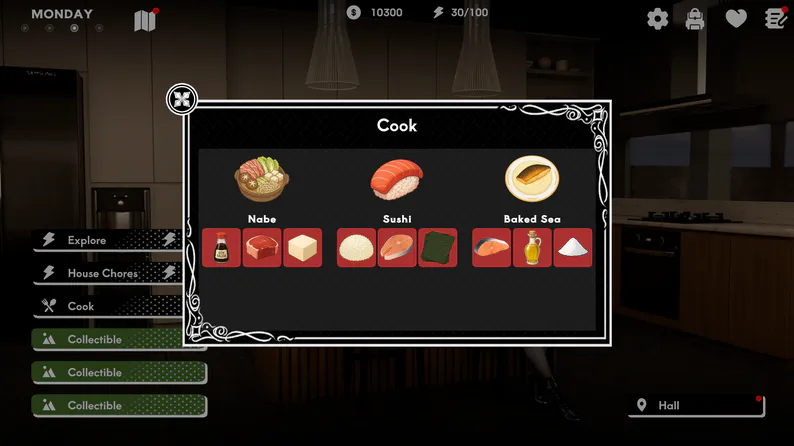This screenshot has width=794, height=446.
Task: Select the raw meat ingredient slot
Action: (x=262, y=247)
